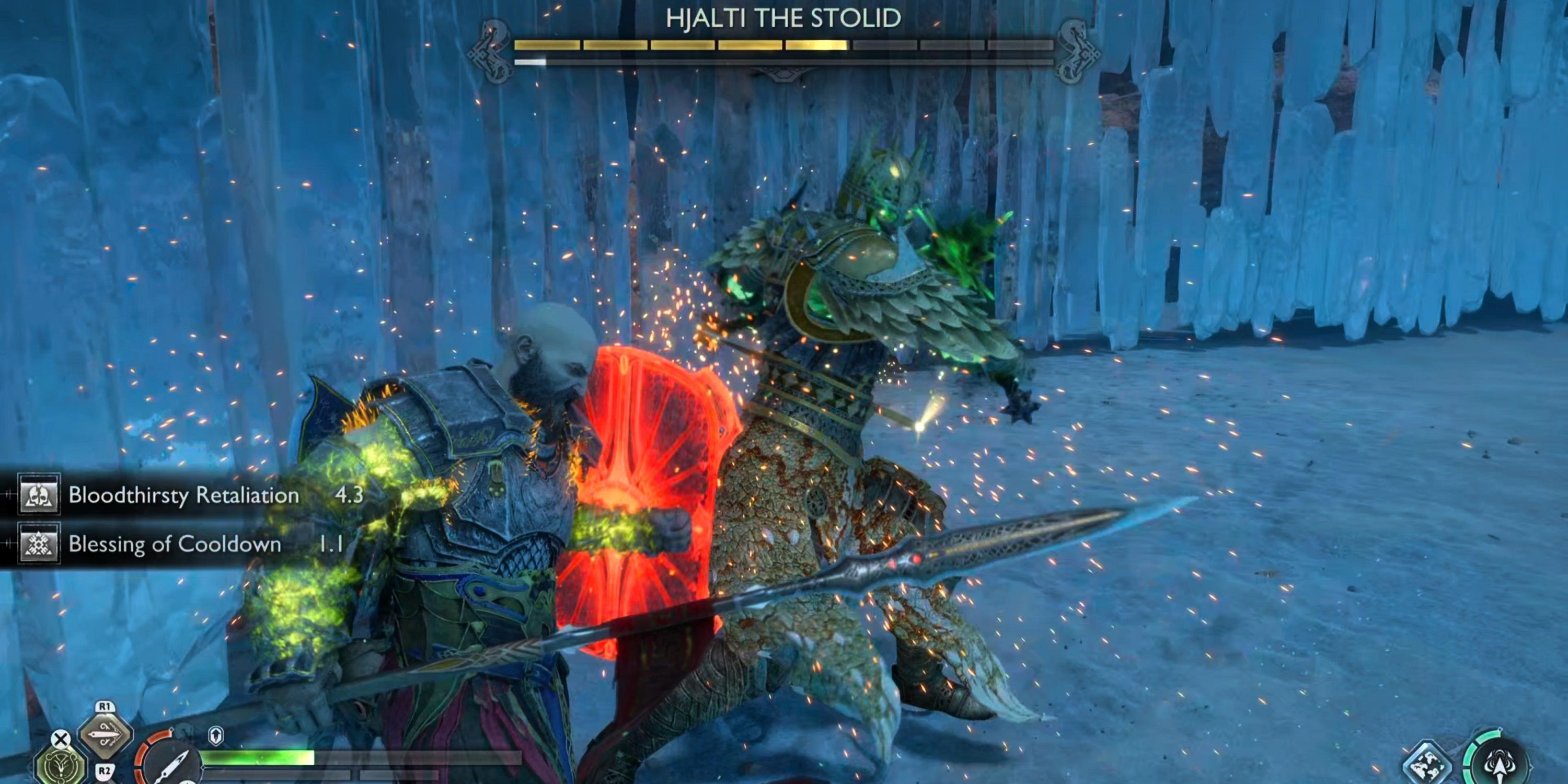Click the circular X button prompt
Image resolution: width=1568 pixels, height=784 pixels.
pos(60,740)
